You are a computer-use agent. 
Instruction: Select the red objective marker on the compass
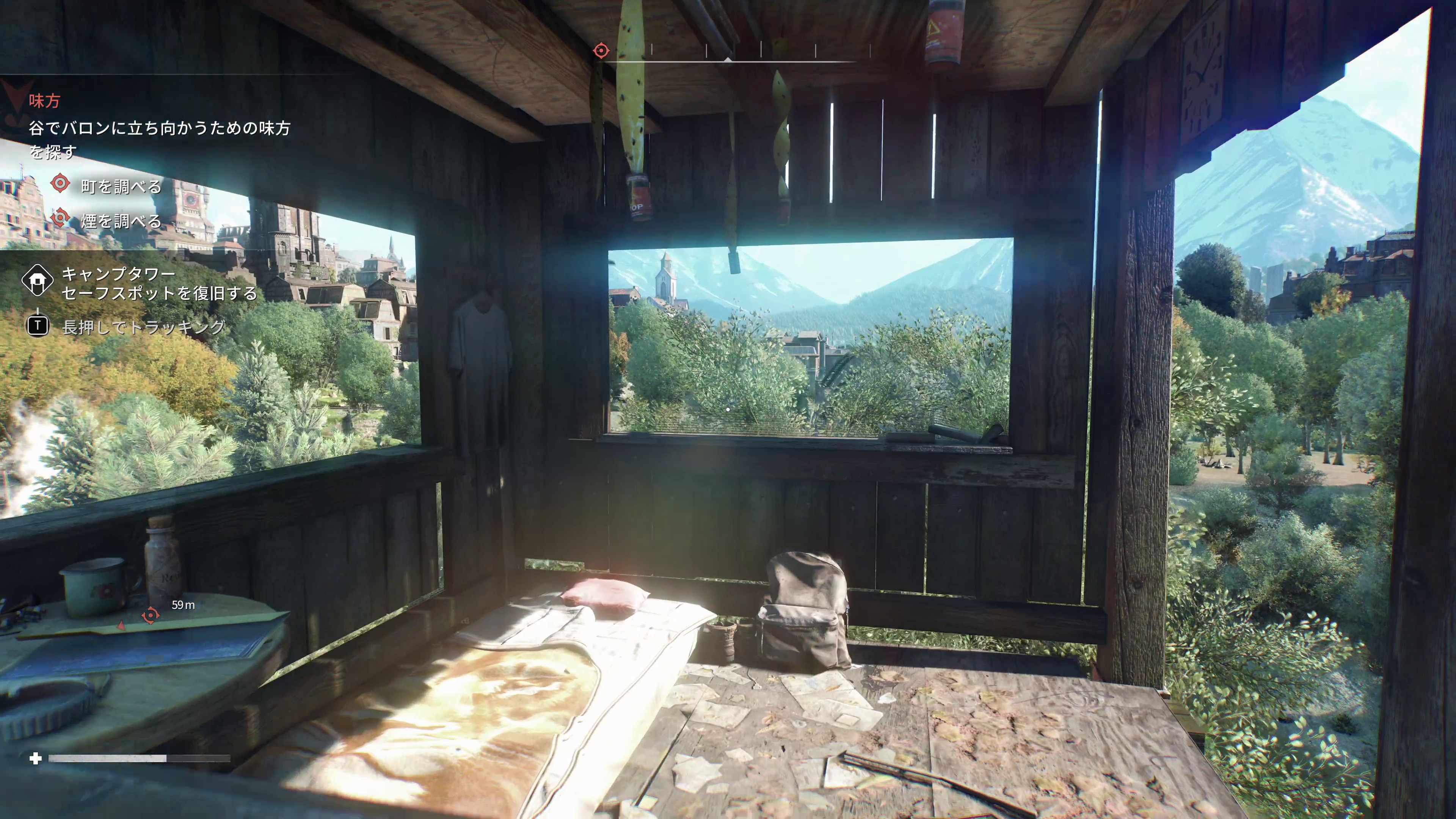click(601, 51)
